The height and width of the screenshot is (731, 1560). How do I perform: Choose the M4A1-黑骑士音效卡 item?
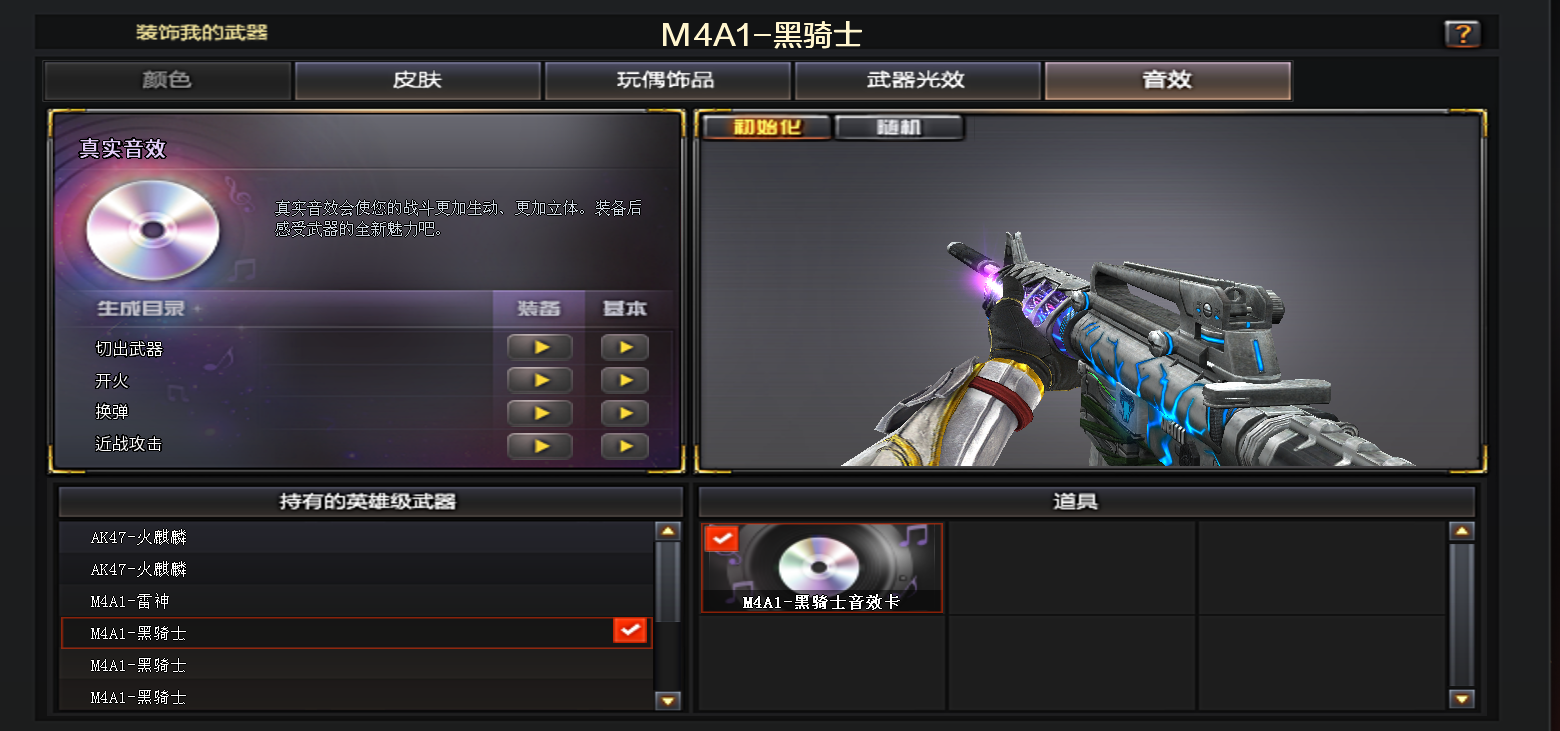coord(821,567)
